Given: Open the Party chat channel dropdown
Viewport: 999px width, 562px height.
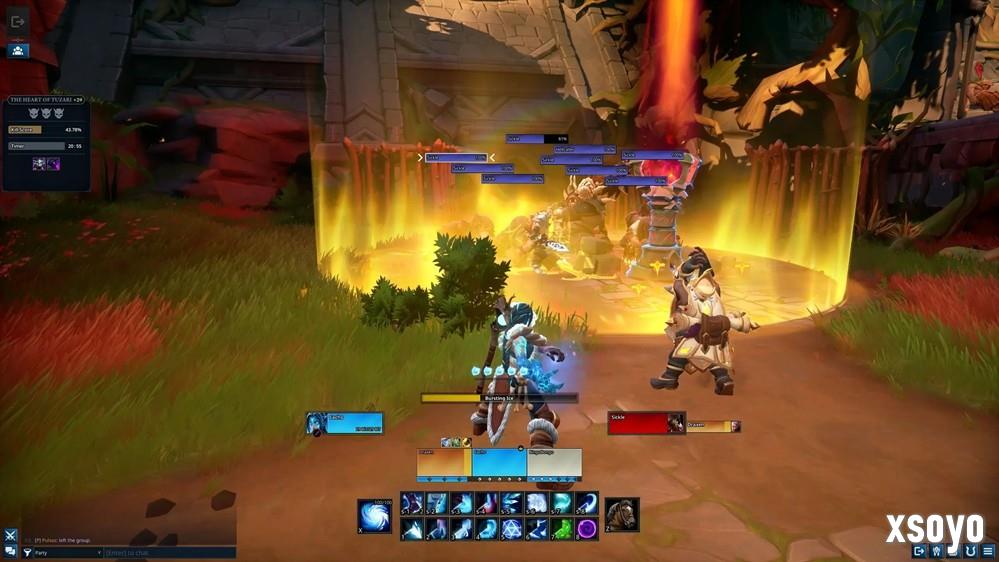Looking at the screenshot, I should (67, 552).
